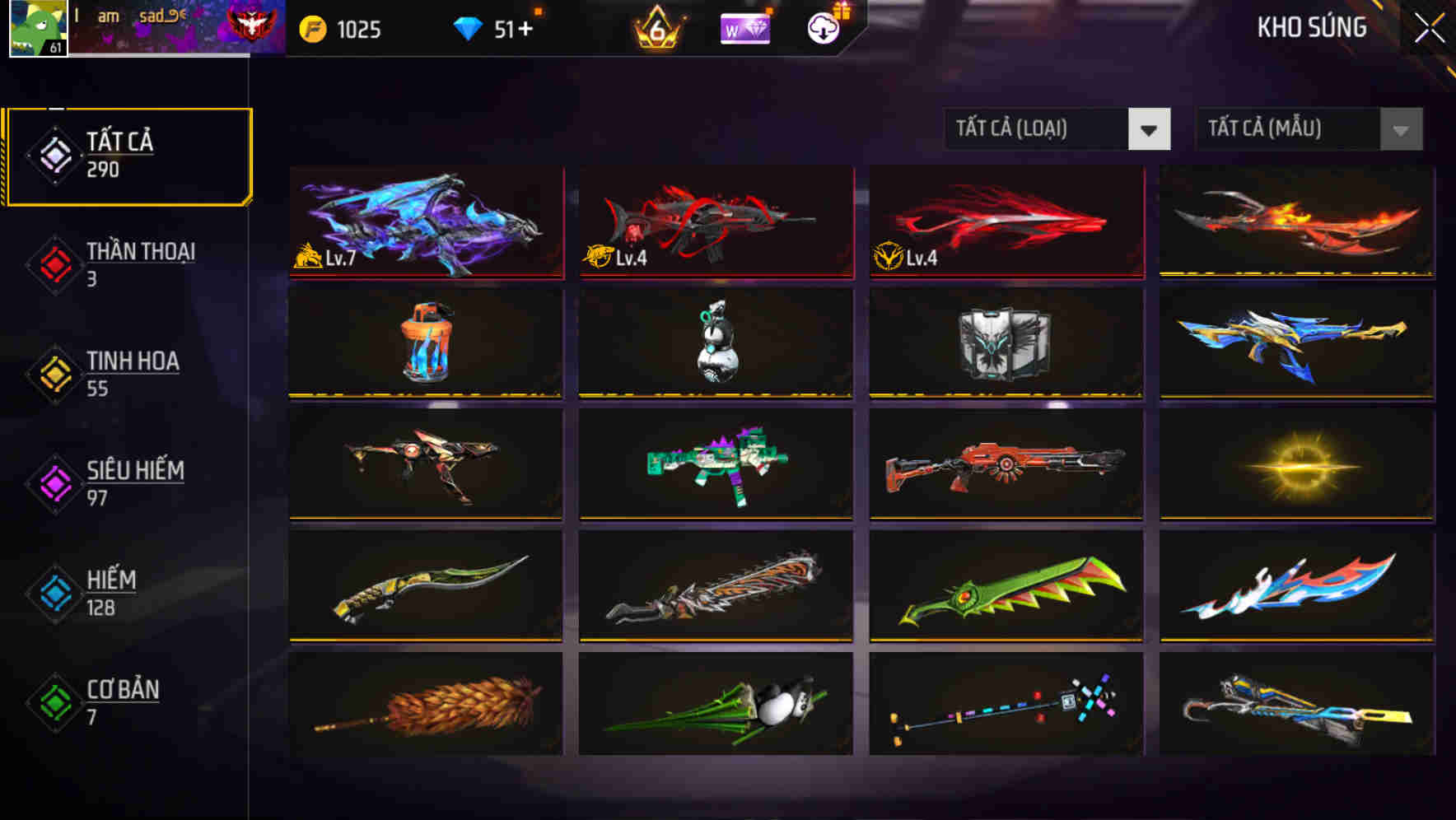Select the purple W weekly membership icon

pyautogui.click(x=744, y=29)
